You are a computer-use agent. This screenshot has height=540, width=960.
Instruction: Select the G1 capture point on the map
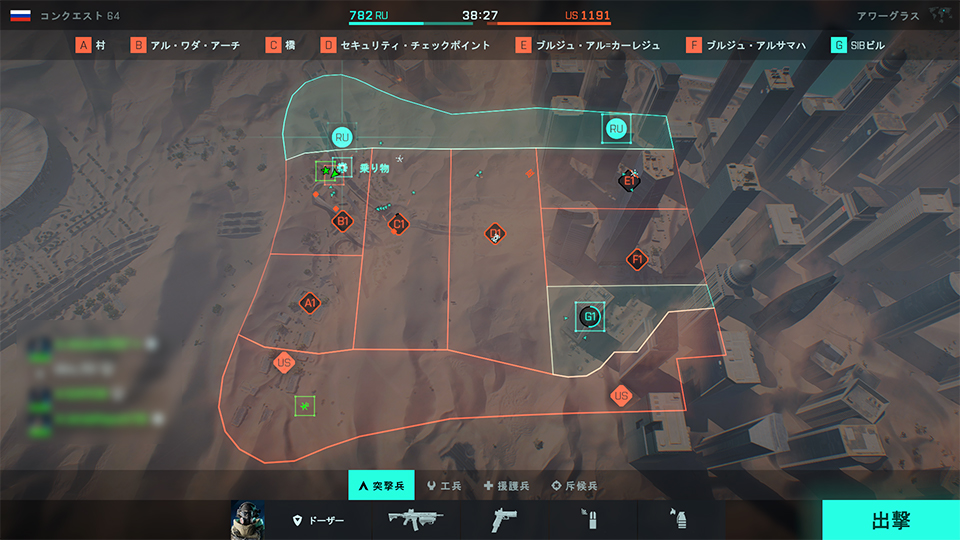(x=590, y=317)
